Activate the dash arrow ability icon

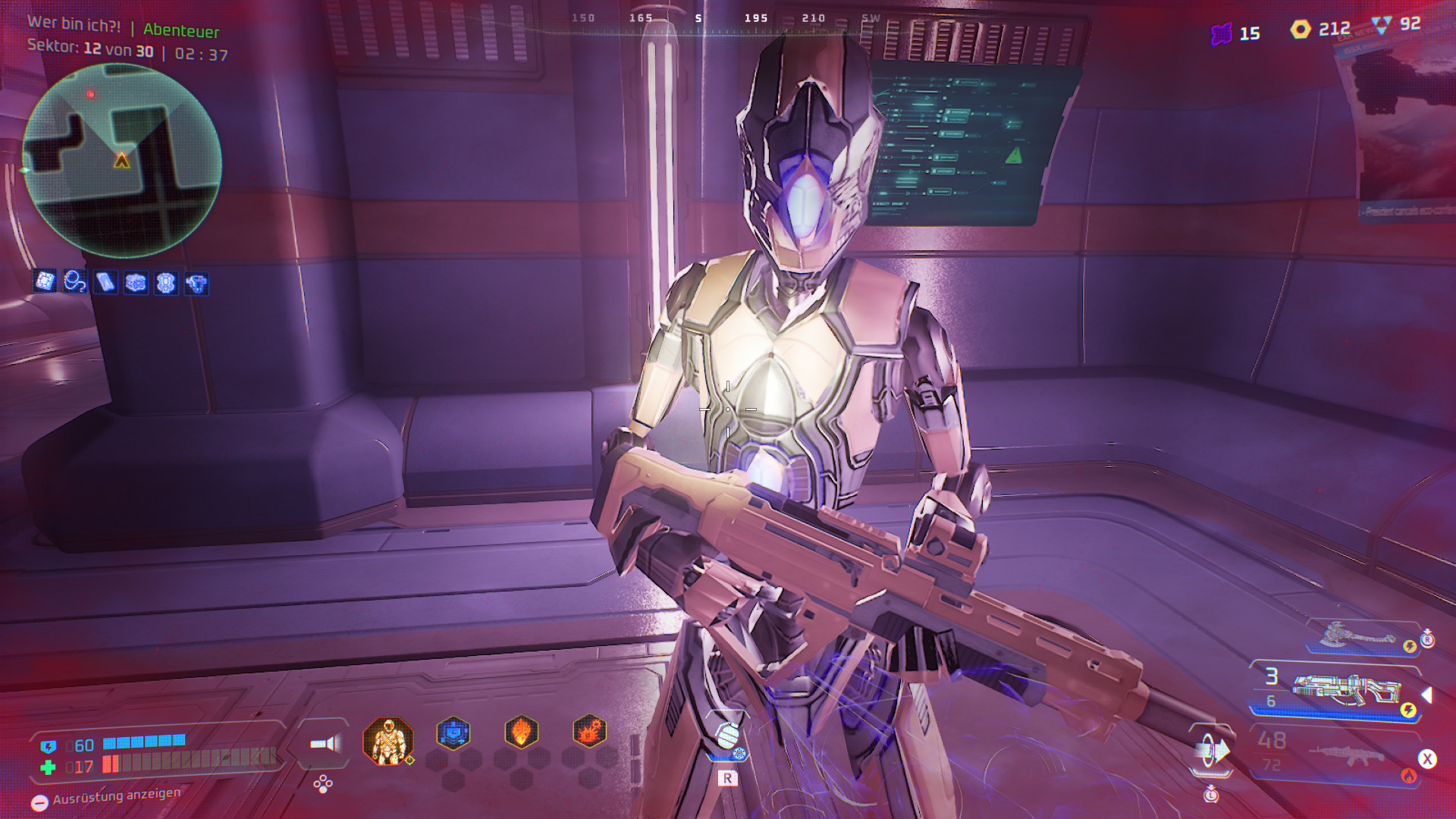(x=1213, y=752)
